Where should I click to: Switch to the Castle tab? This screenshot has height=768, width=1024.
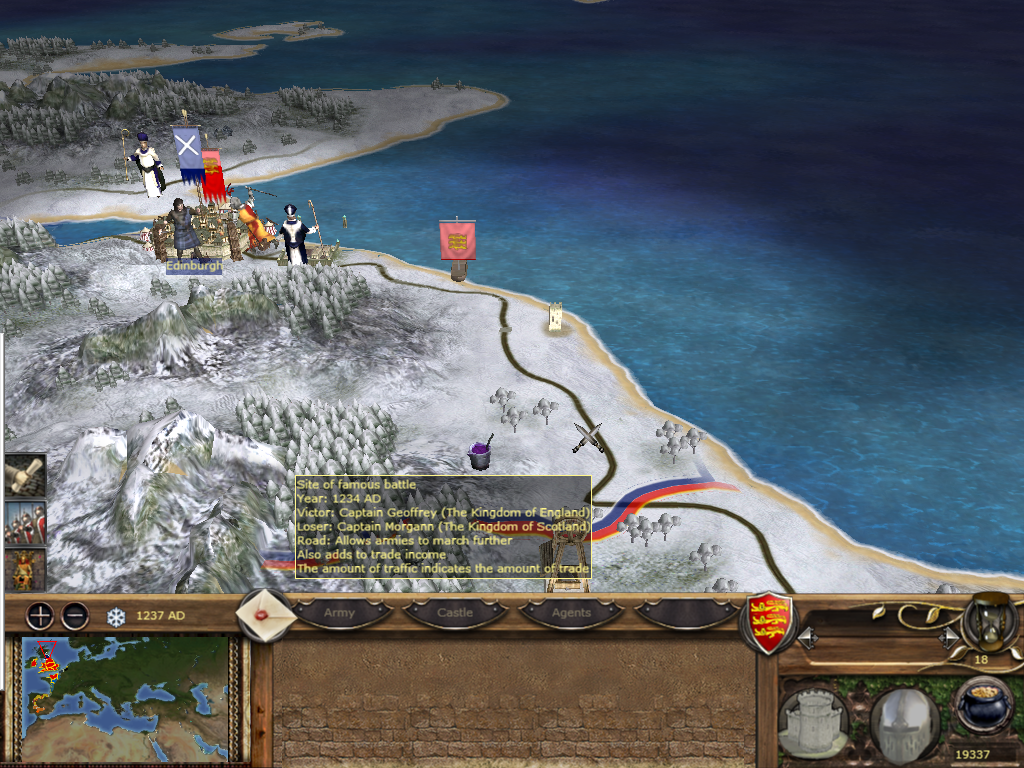click(455, 612)
